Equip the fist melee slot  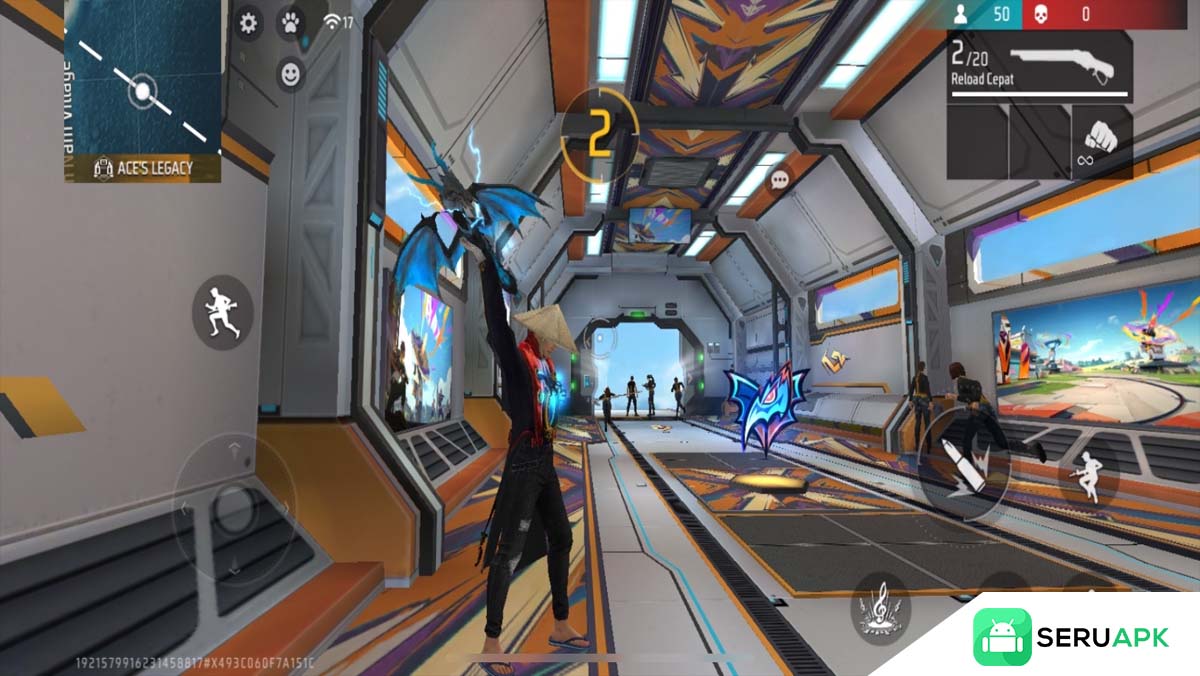[1101, 142]
